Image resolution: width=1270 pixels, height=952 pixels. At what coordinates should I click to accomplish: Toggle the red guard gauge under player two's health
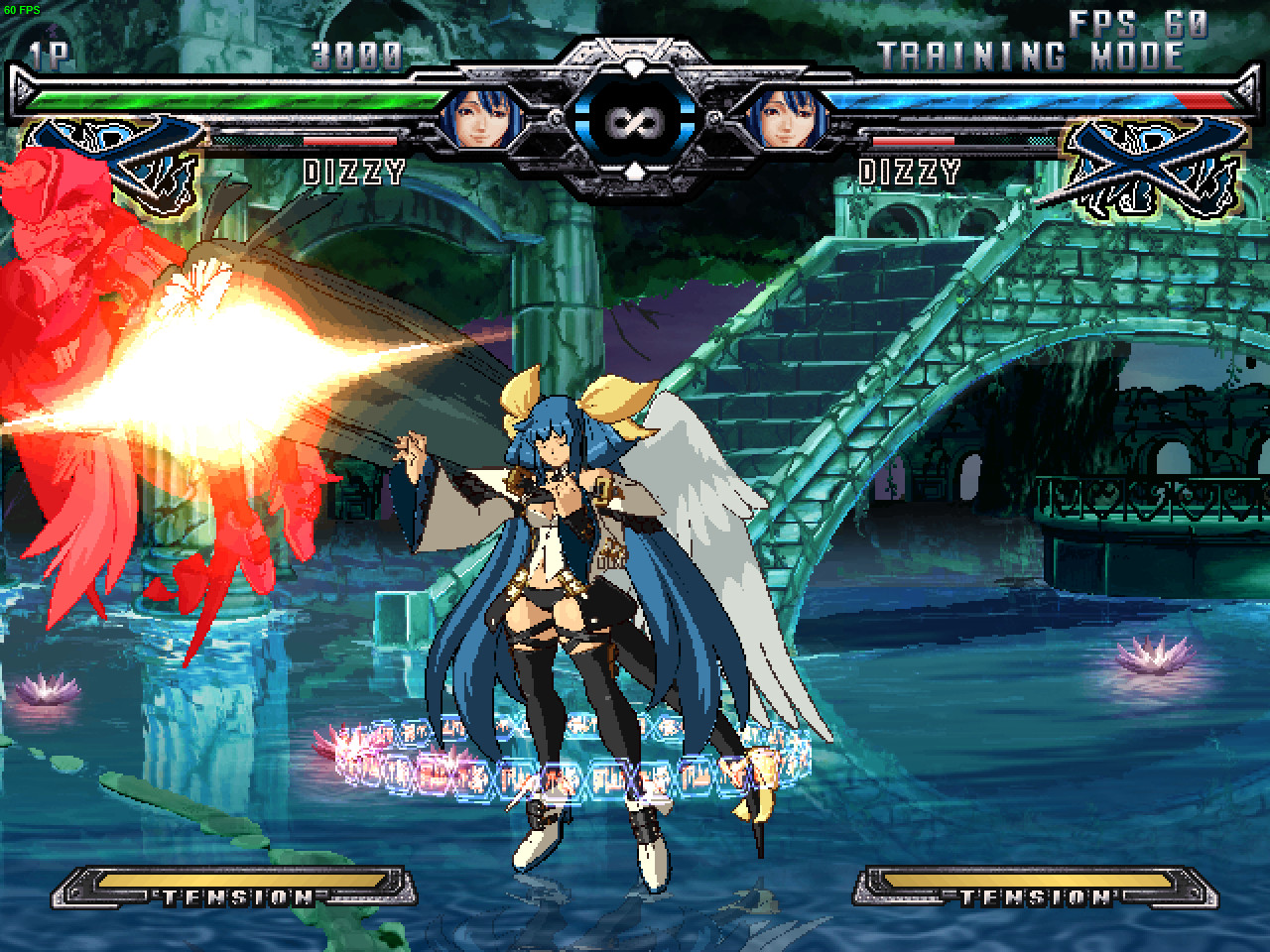coord(911,143)
